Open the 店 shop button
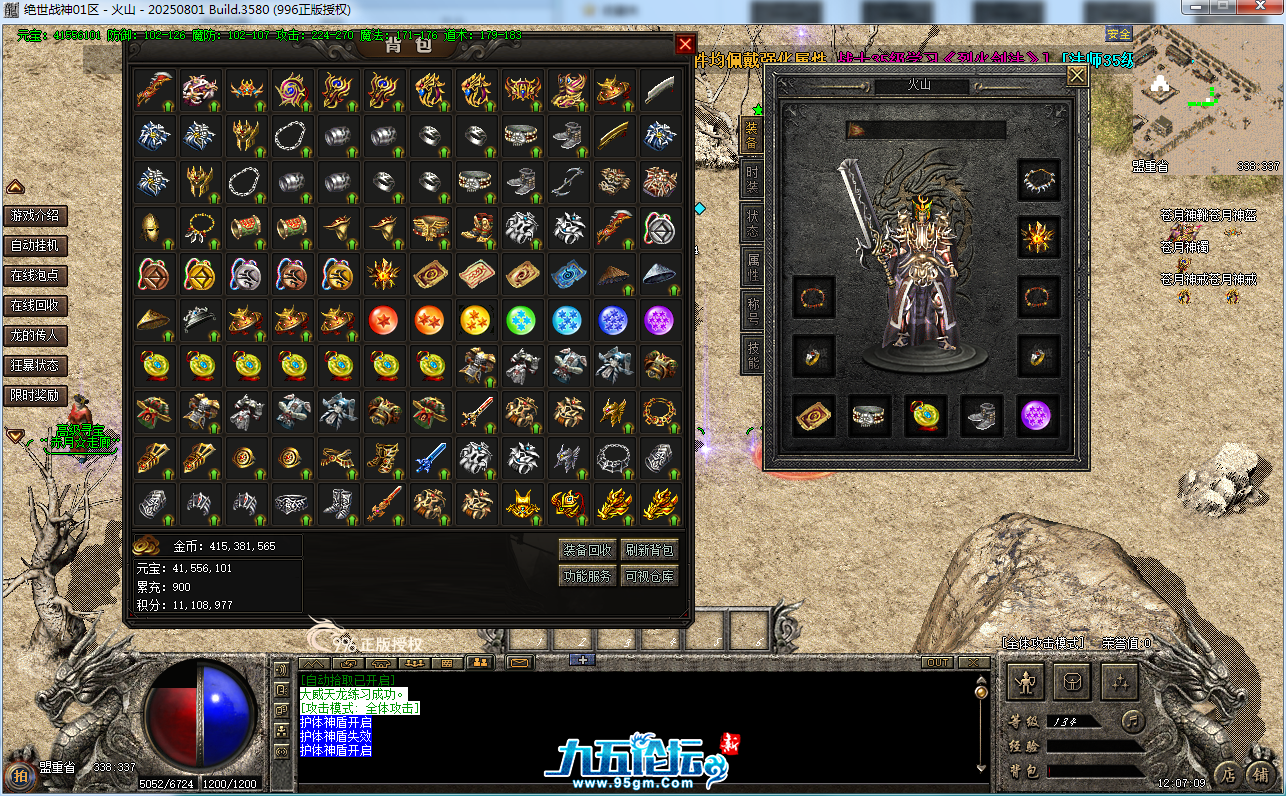 (x=1228, y=774)
